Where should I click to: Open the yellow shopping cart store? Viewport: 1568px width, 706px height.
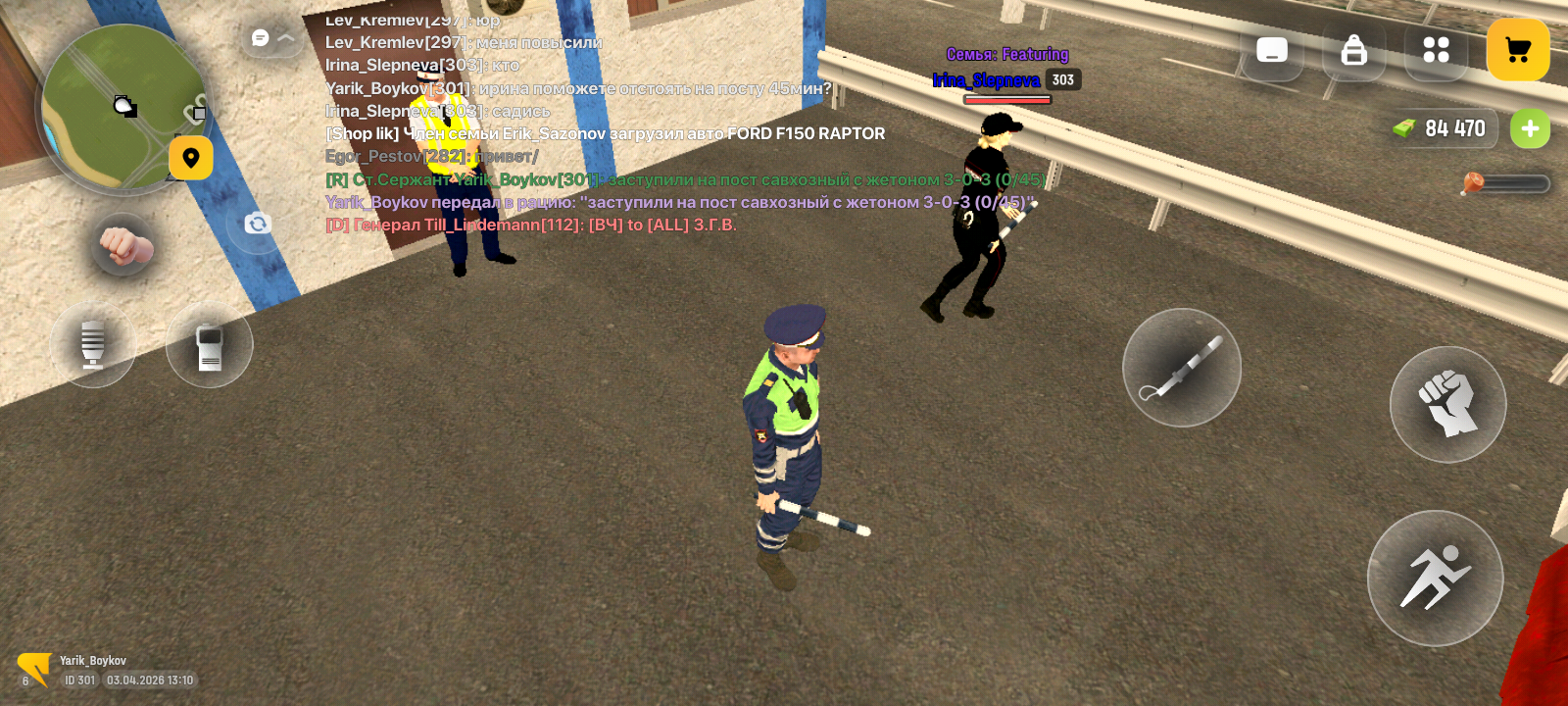click(1518, 50)
